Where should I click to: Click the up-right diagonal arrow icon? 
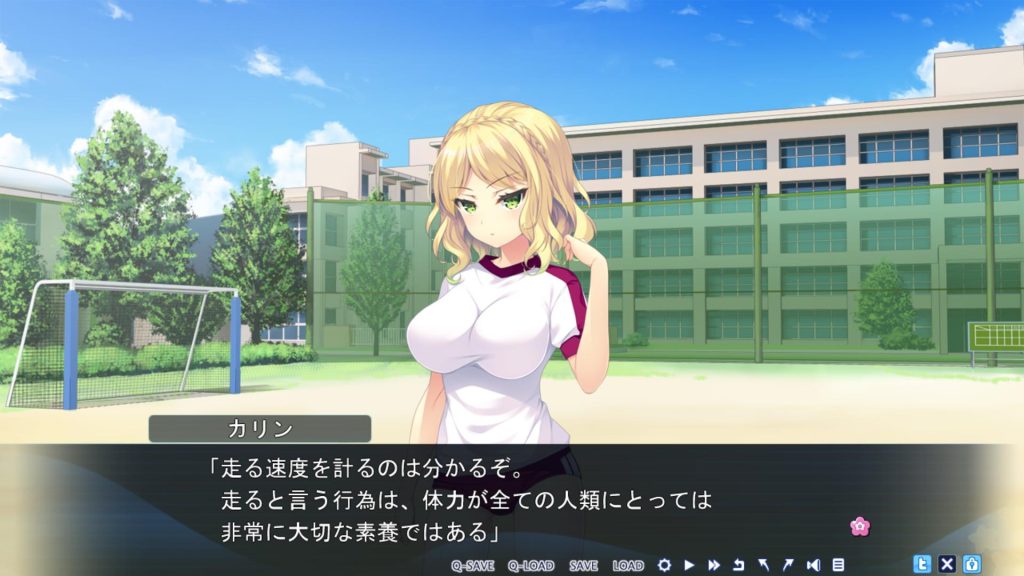pyautogui.click(x=788, y=565)
